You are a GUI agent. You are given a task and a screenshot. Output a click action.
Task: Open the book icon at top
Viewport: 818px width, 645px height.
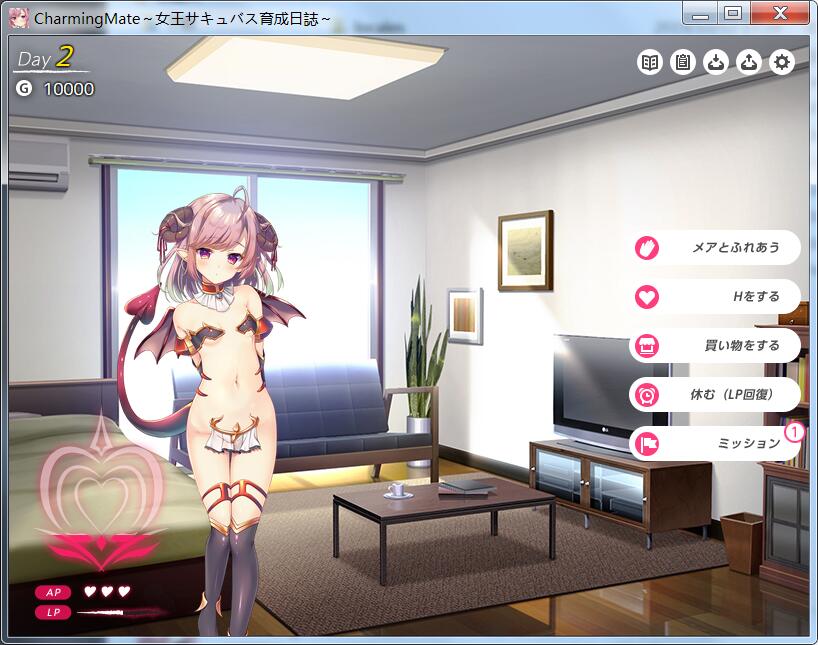[650, 62]
